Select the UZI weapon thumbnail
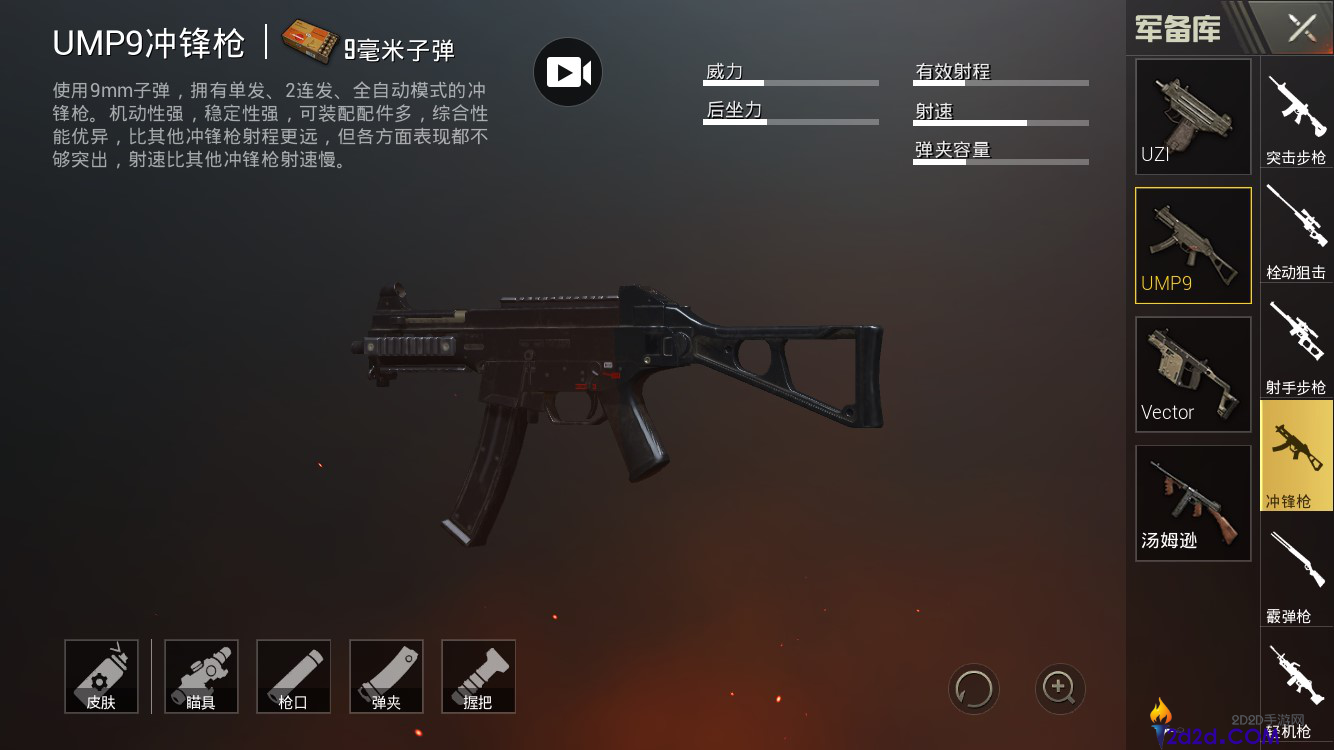This screenshot has width=1334, height=750. click(x=1193, y=116)
